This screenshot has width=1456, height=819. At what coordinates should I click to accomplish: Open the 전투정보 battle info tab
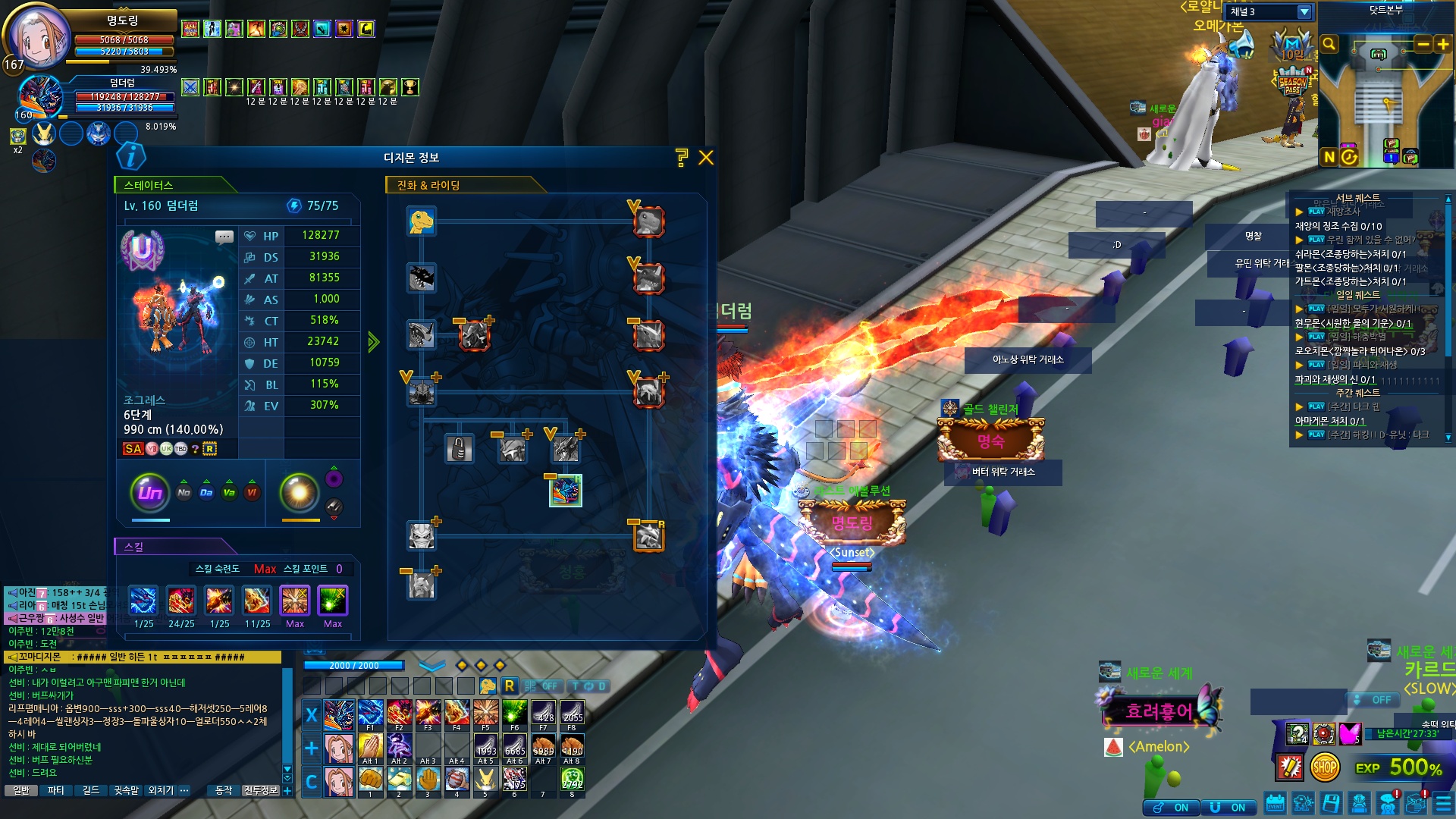coord(261,790)
